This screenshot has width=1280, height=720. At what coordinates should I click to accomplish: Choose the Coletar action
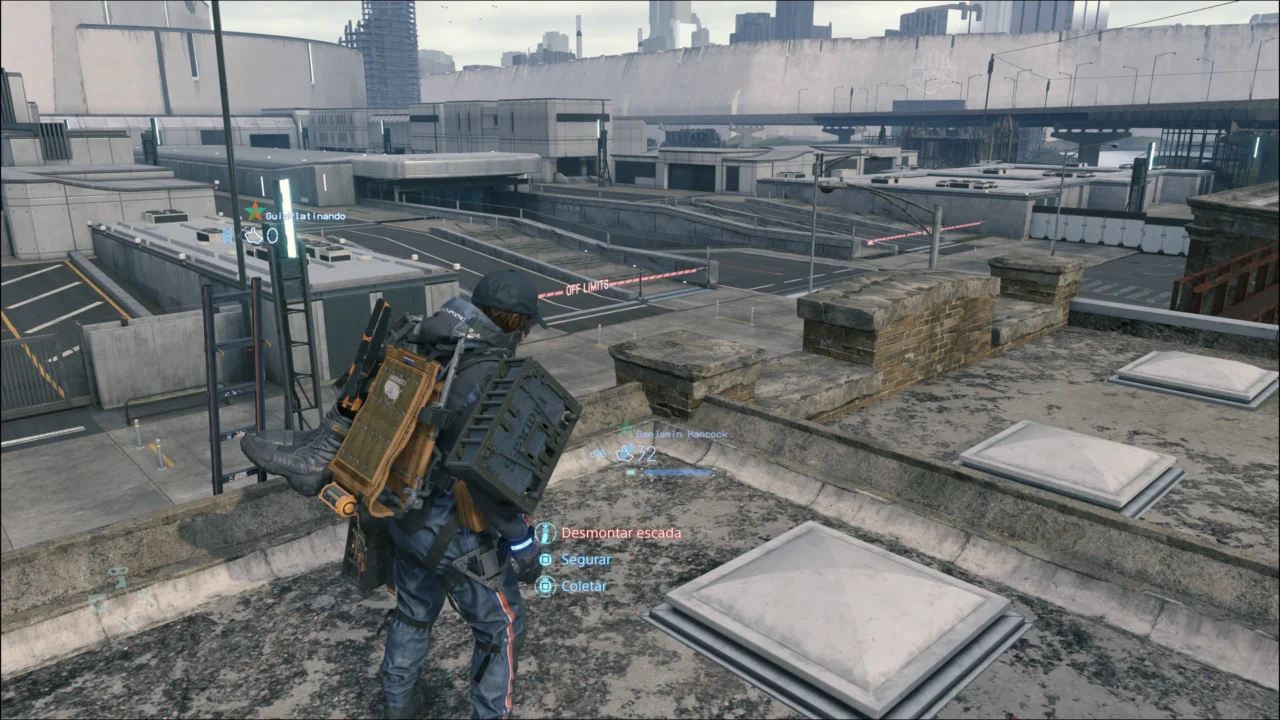click(583, 586)
